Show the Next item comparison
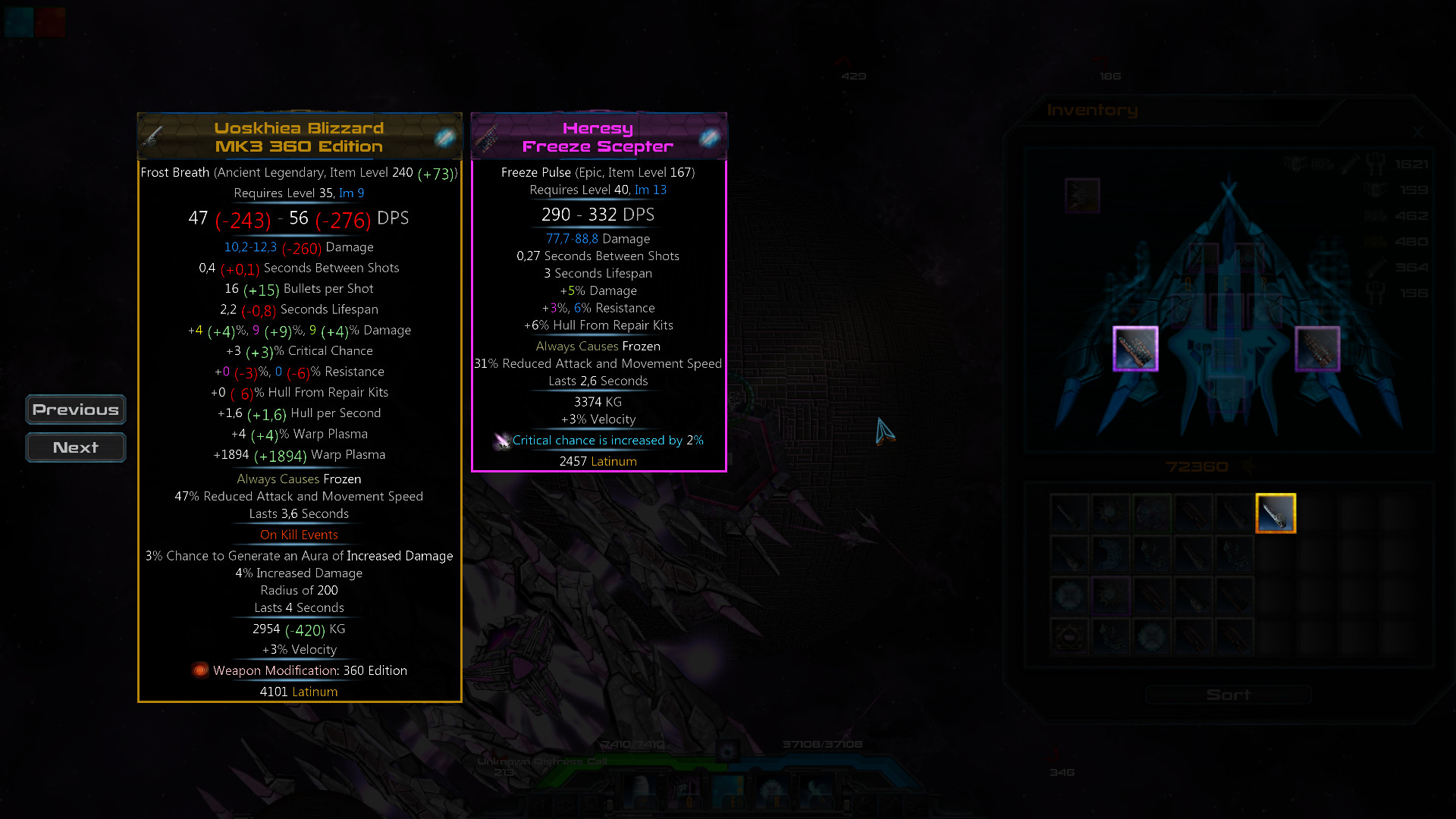Image resolution: width=1456 pixels, height=819 pixels. pos(76,447)
